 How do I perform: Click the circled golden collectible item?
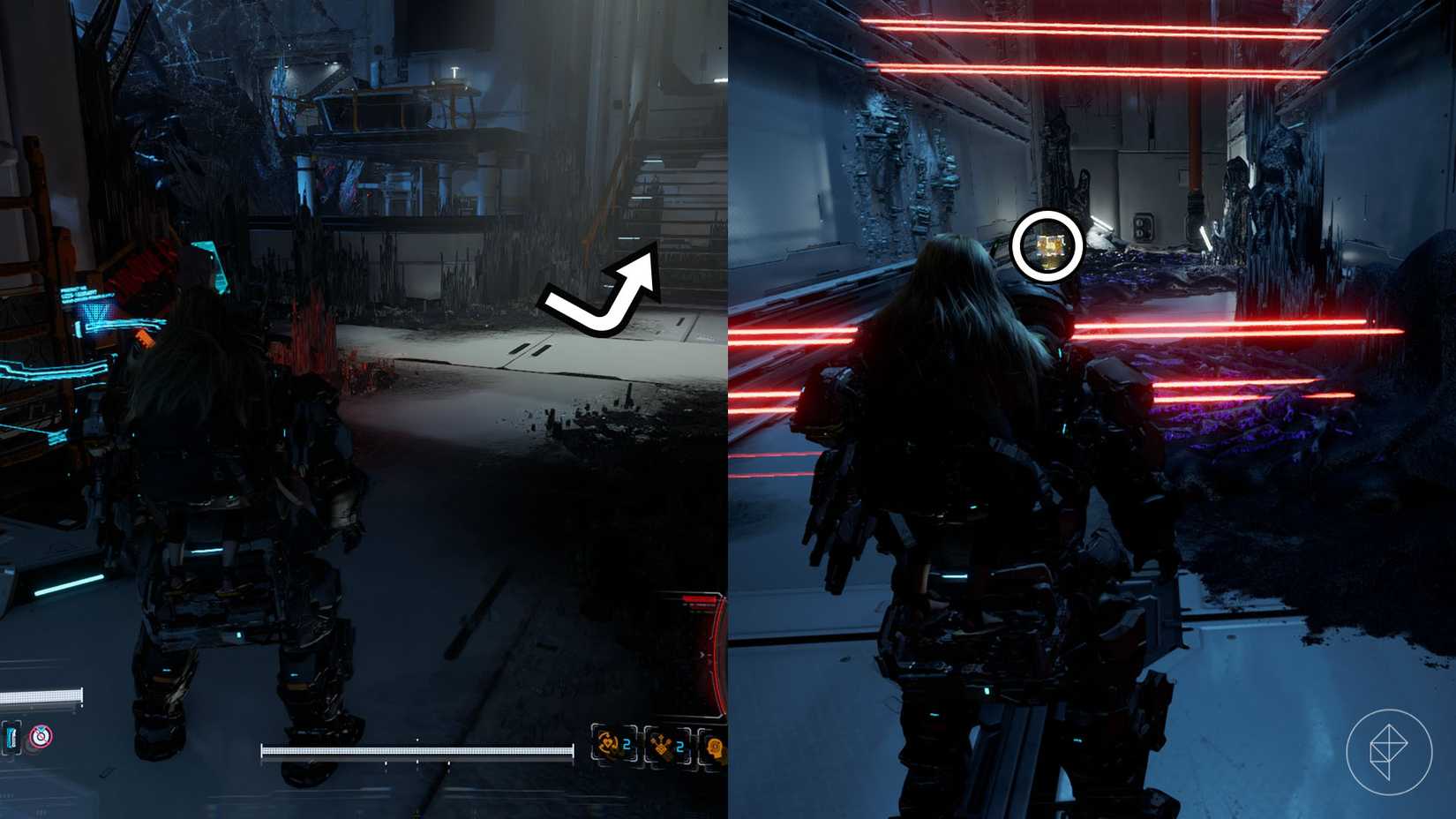tap(1044, 246)
